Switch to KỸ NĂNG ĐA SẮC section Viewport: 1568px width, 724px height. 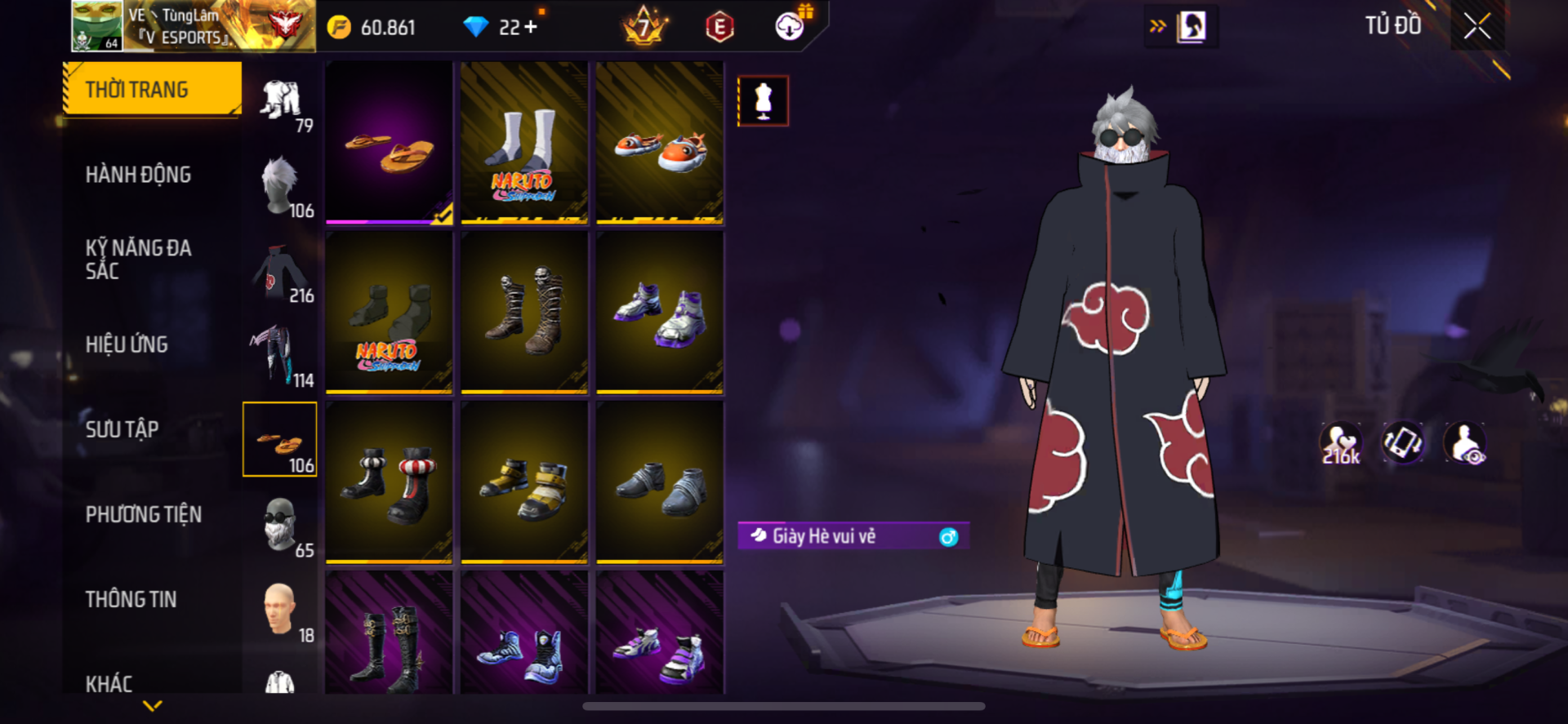[x=138, y=260]
